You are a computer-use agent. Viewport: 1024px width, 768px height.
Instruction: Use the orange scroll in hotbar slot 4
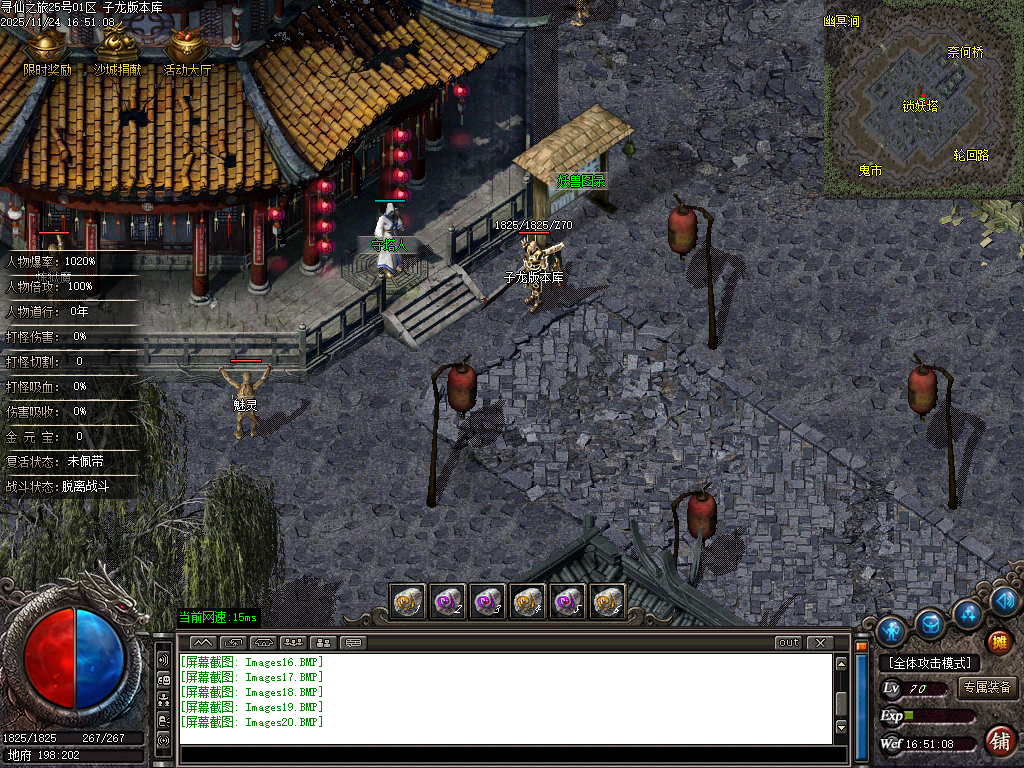pyautogui.click(x=527, y=601)
